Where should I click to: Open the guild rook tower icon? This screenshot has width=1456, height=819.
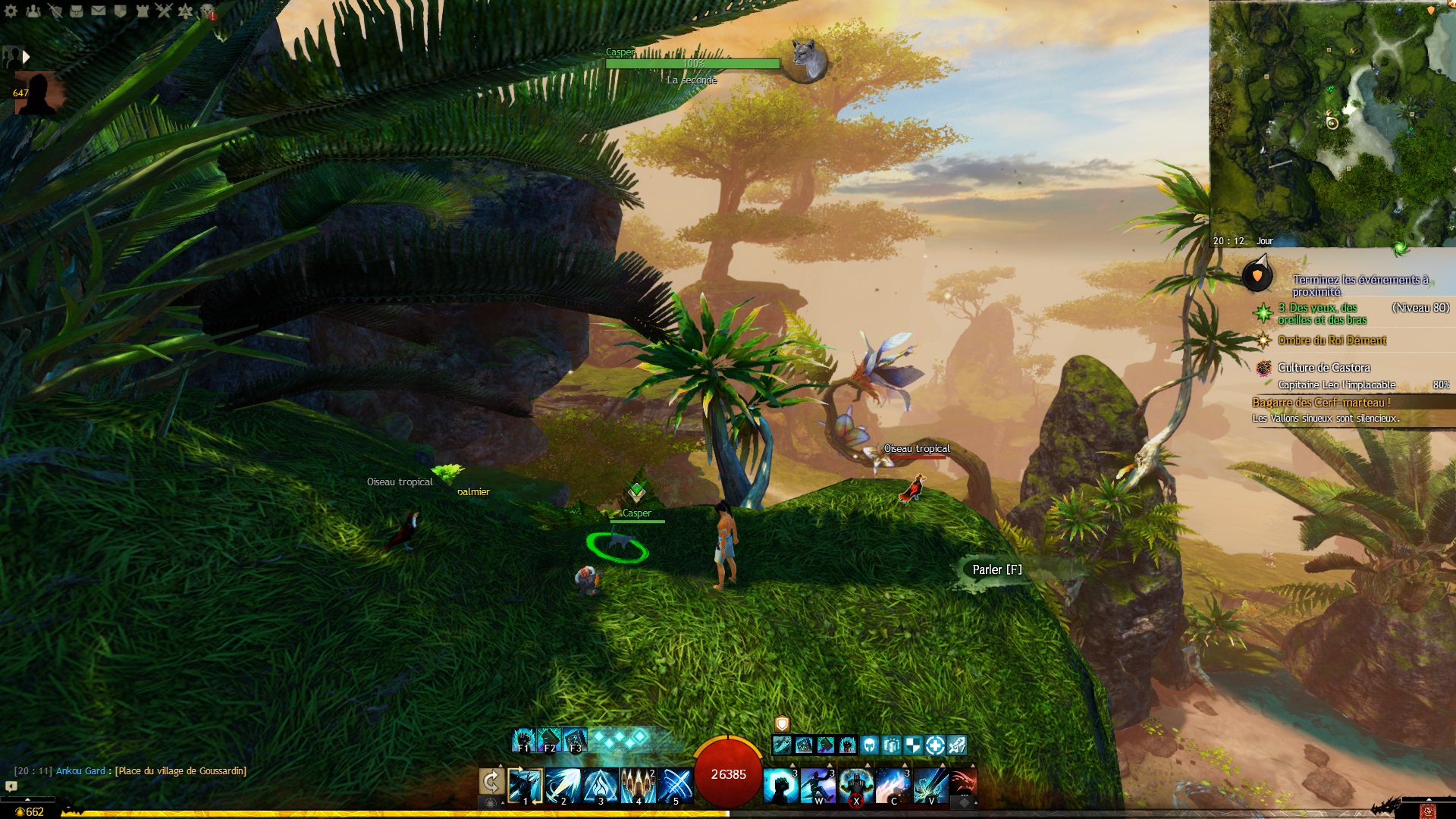(x=143, y=11)
